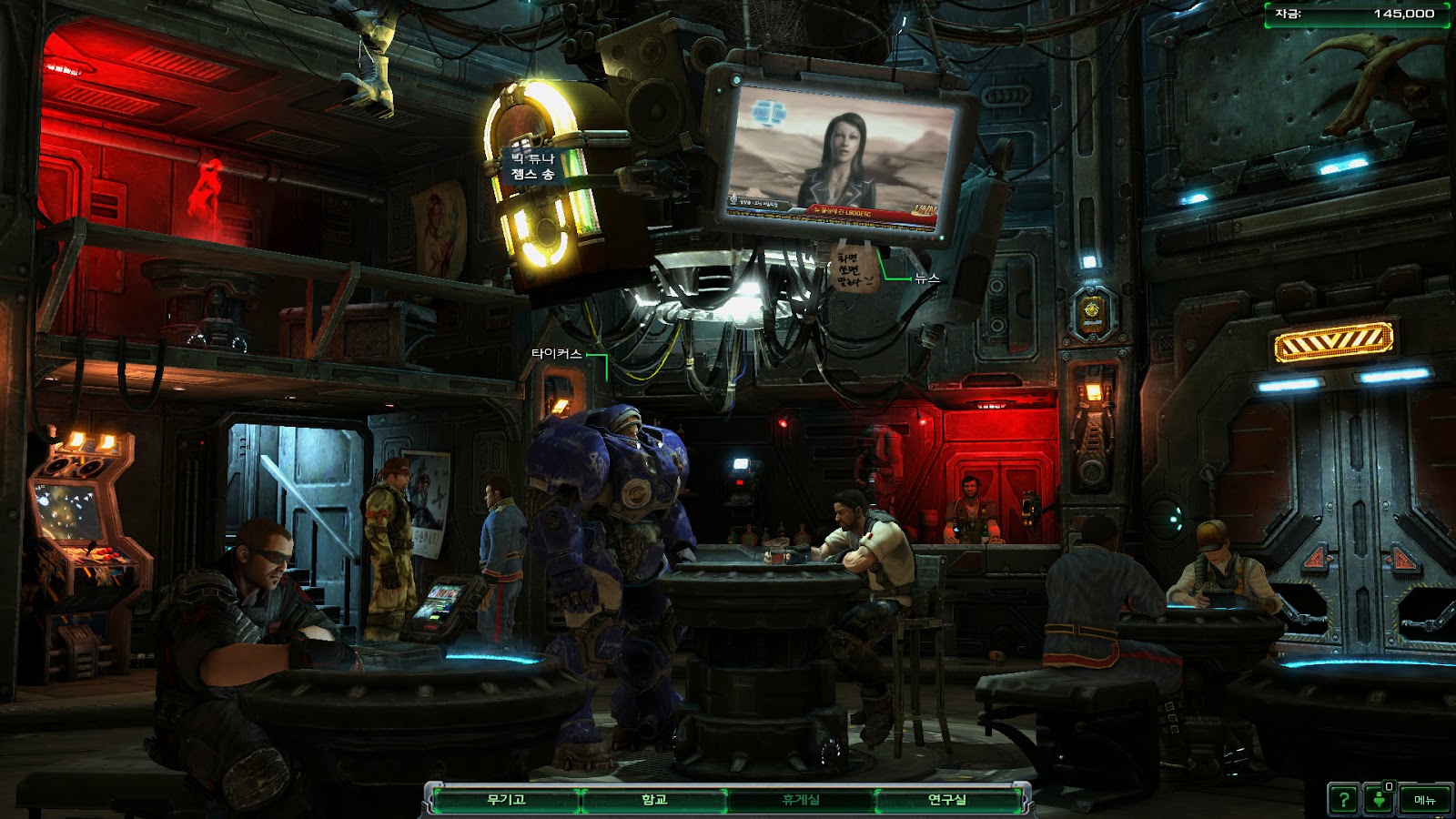
Task: Watch the 뉴스 (News) label
Action: point(926,278)
